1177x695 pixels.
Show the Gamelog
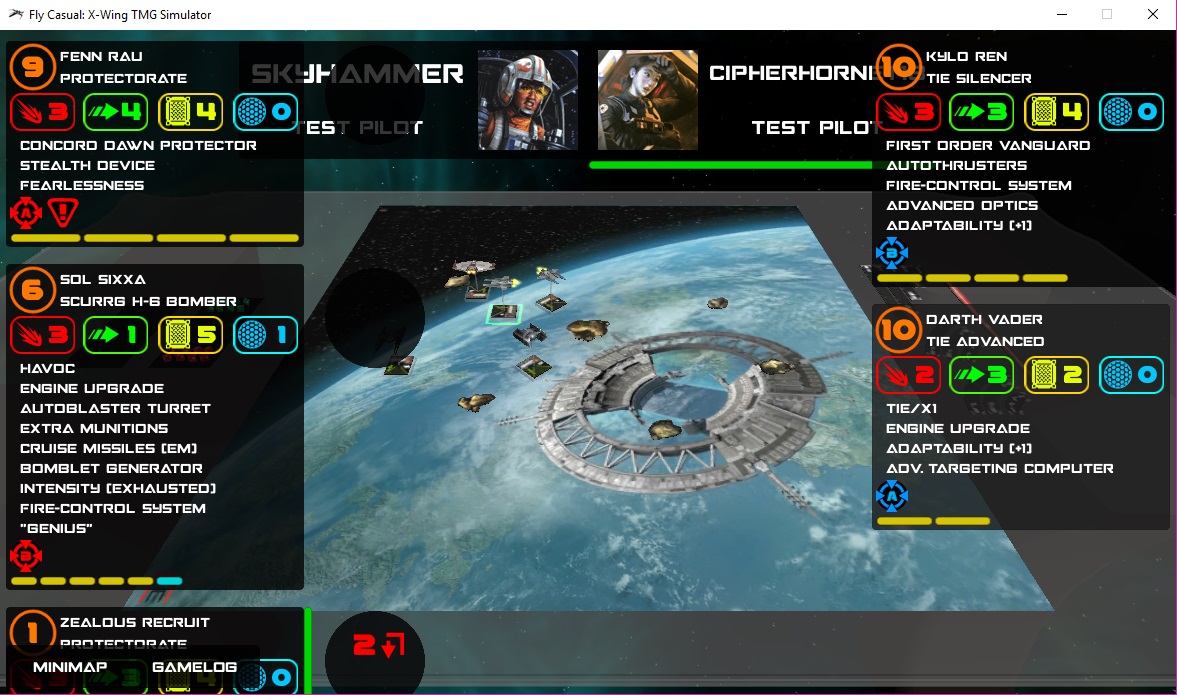[x=194, y=667]
